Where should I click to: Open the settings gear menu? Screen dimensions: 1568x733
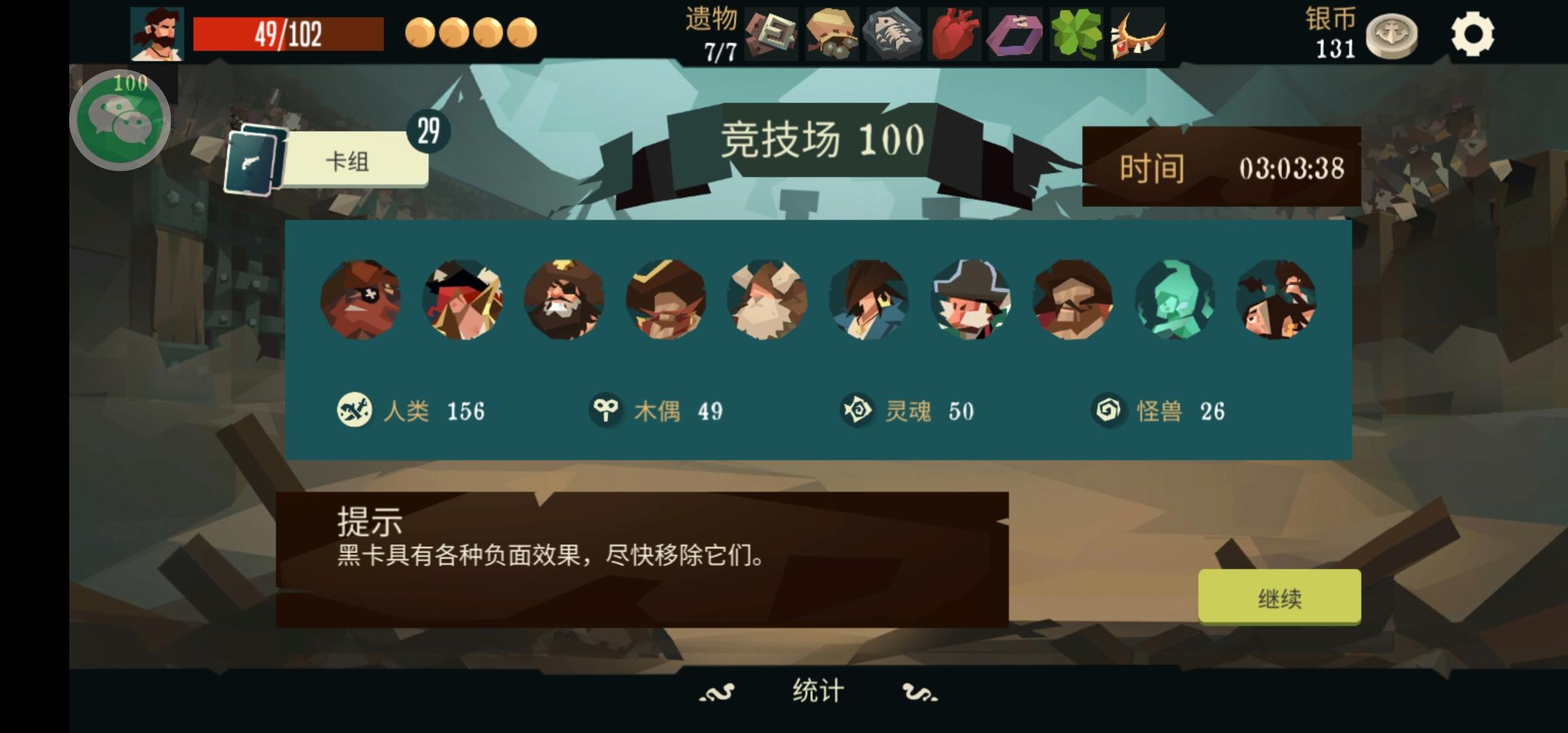1472,33
